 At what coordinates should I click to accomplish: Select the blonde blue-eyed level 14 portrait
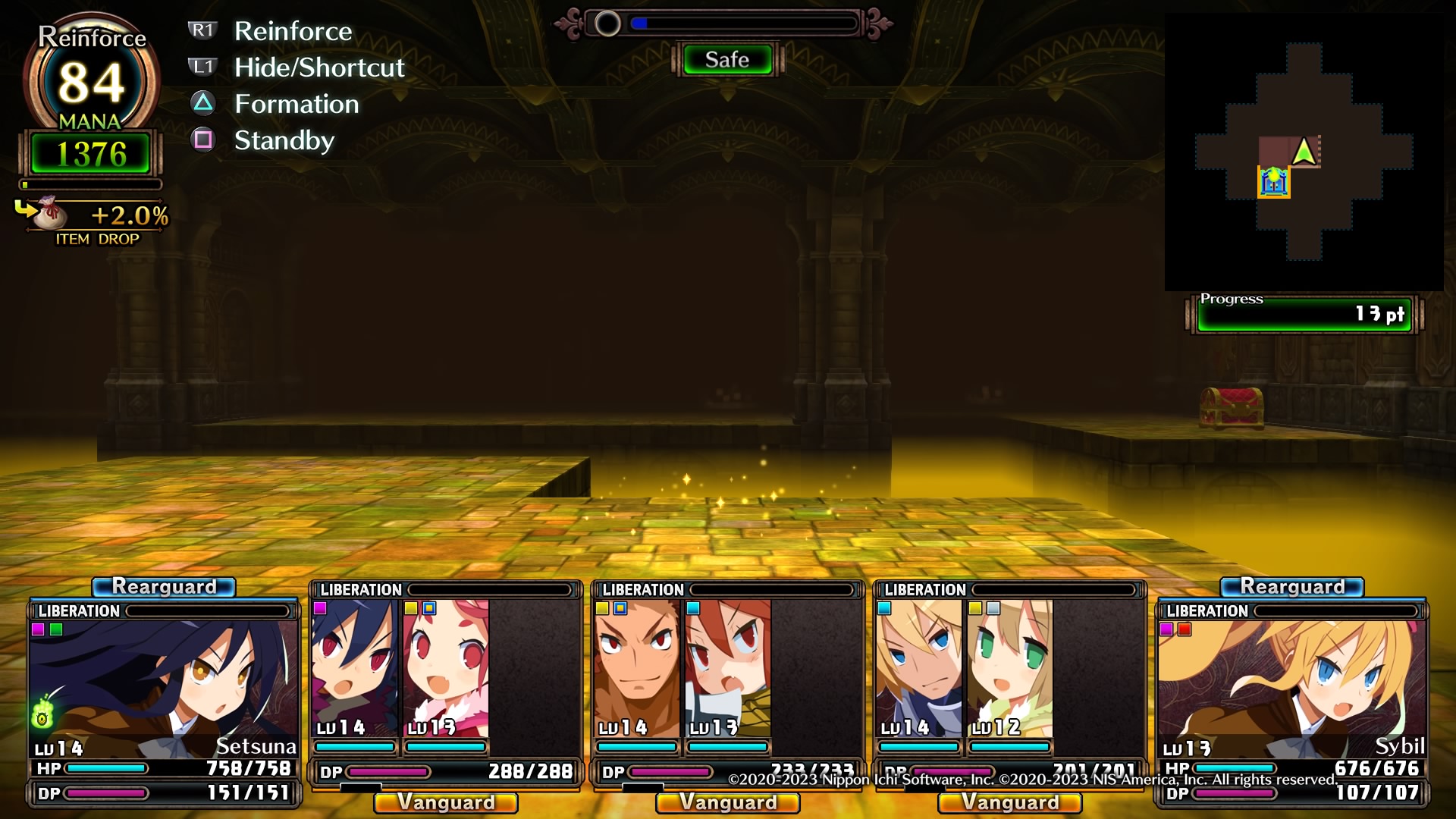point(919,667)
